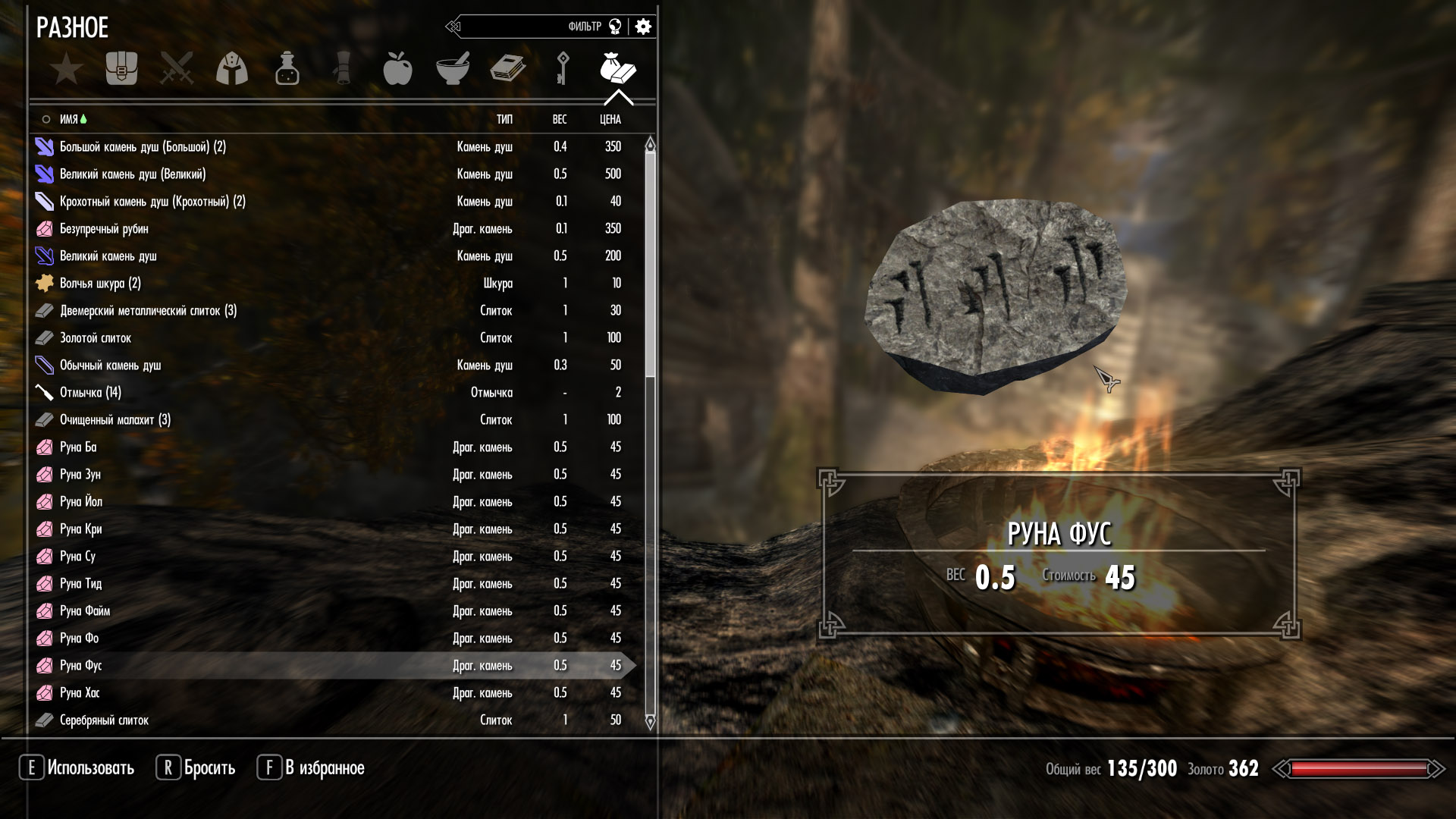Image resolution: width=1456 pixels, height=819 pixels.
Task: Choose the Серебряный слиток row
Action: pyautogui.click(x=104, y=720)
